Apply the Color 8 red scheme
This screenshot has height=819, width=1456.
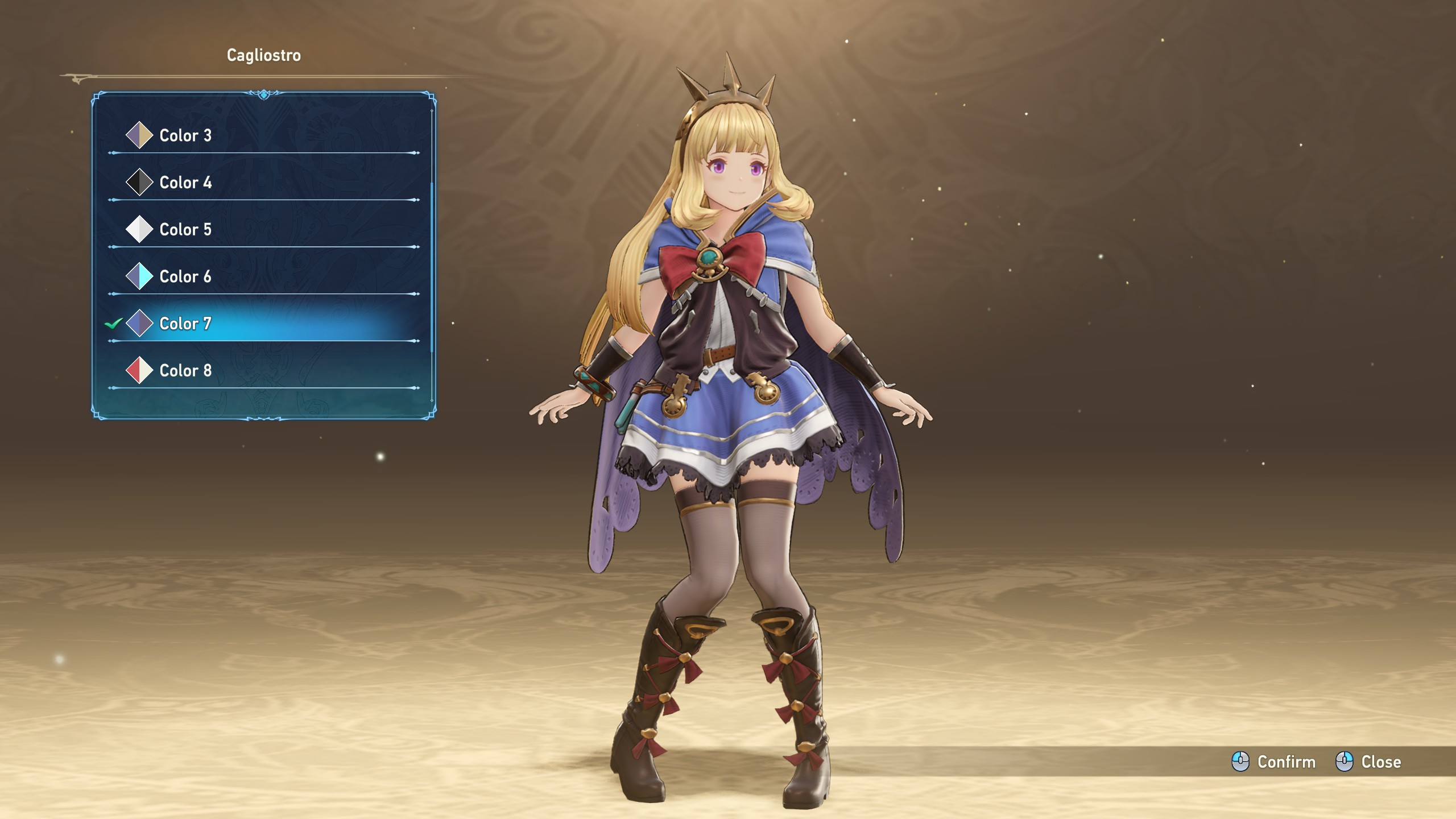185,371
